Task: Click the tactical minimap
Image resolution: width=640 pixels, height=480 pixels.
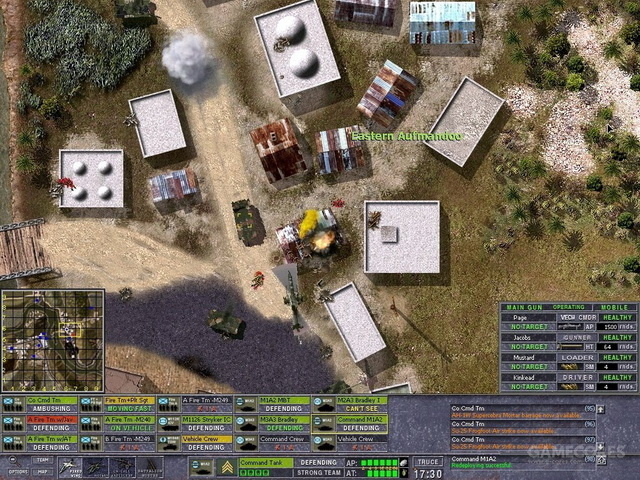Action: point(53,340)
